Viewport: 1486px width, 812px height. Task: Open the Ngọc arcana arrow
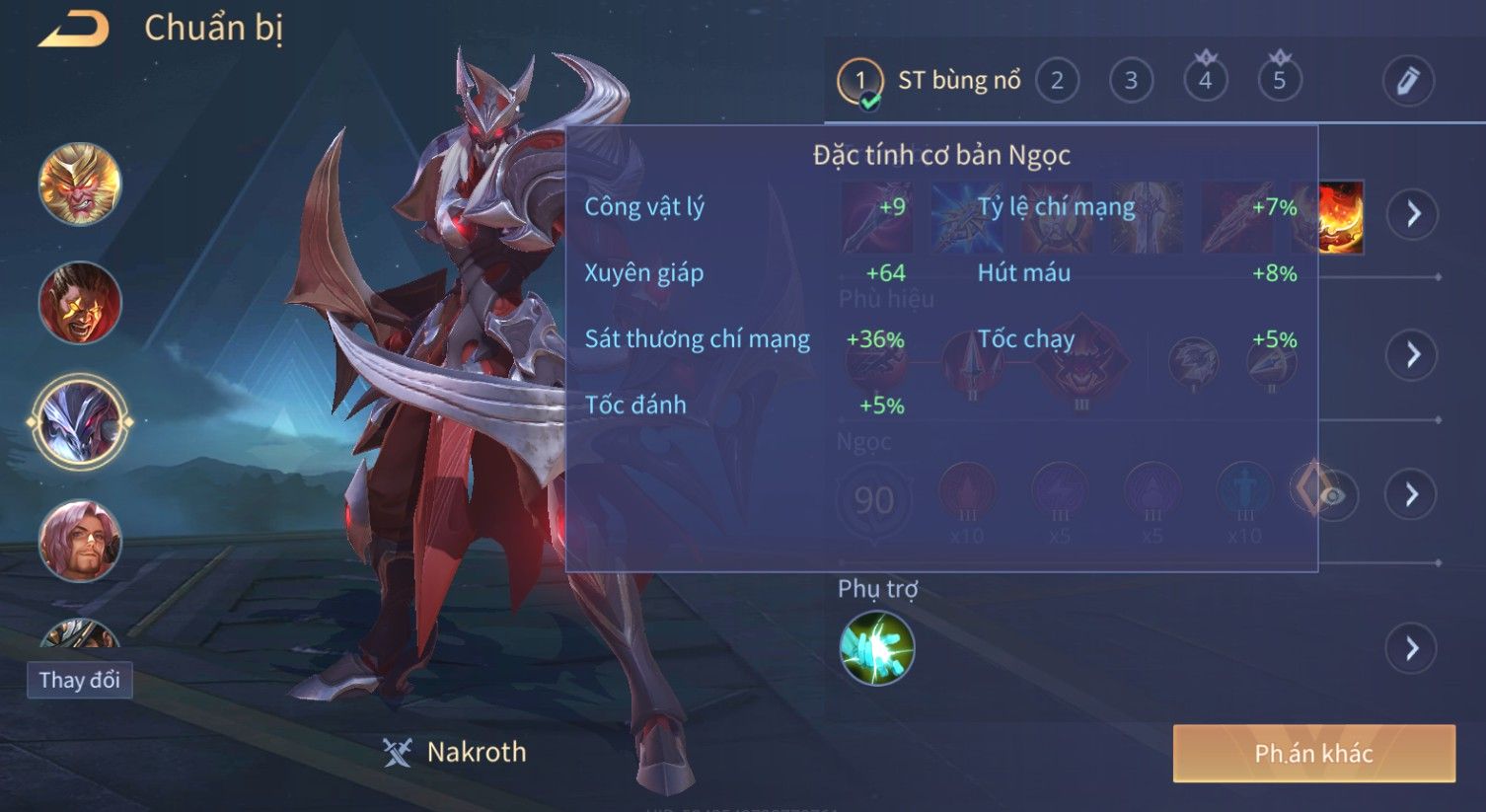tap(1412, 493)
